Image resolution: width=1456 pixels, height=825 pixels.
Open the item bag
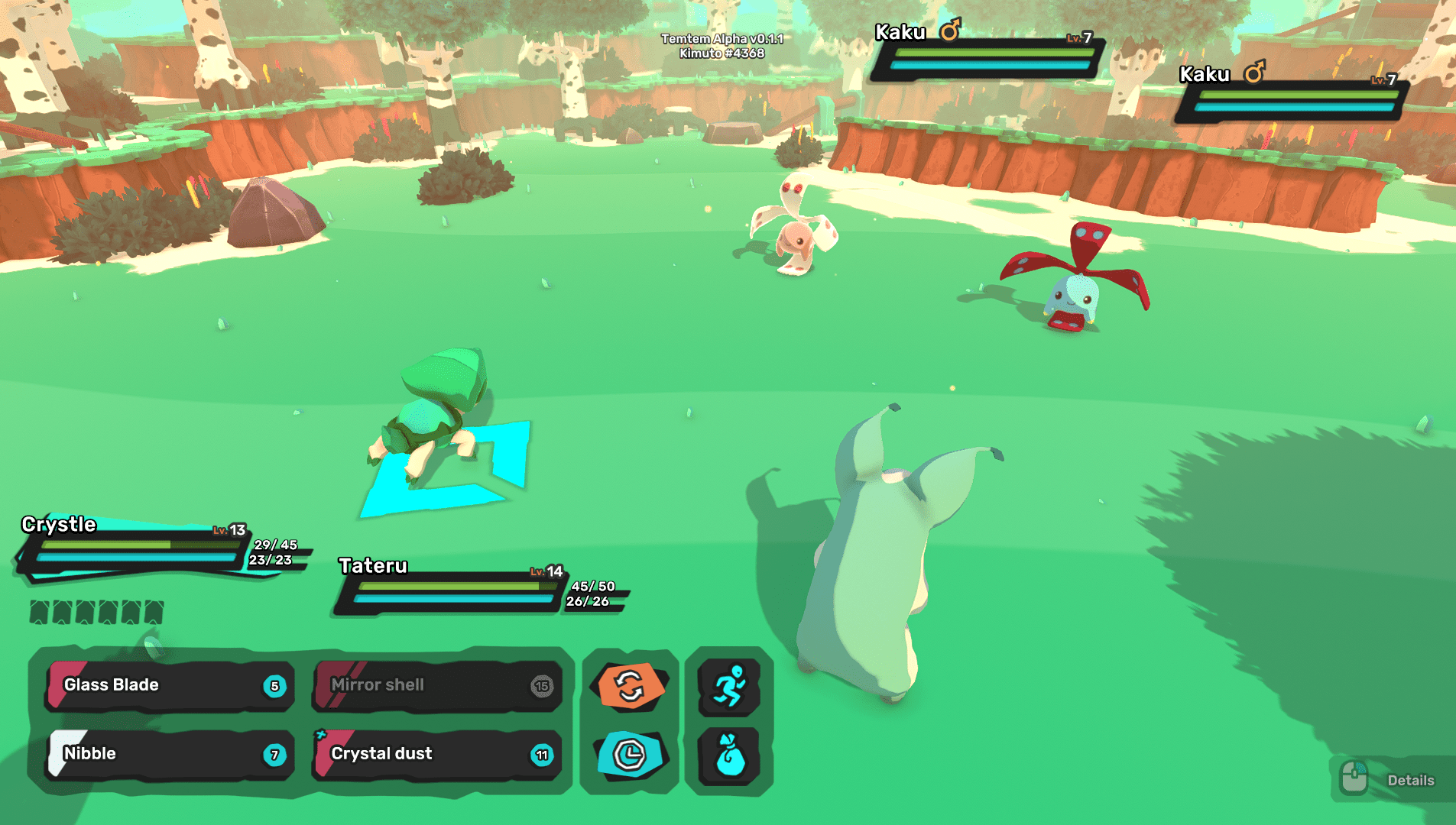click(x=729, y=755)
